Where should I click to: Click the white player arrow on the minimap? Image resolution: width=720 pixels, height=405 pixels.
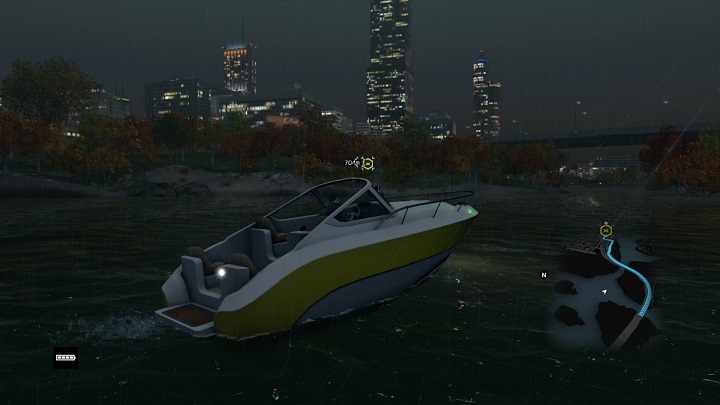[x=603, y=290]
